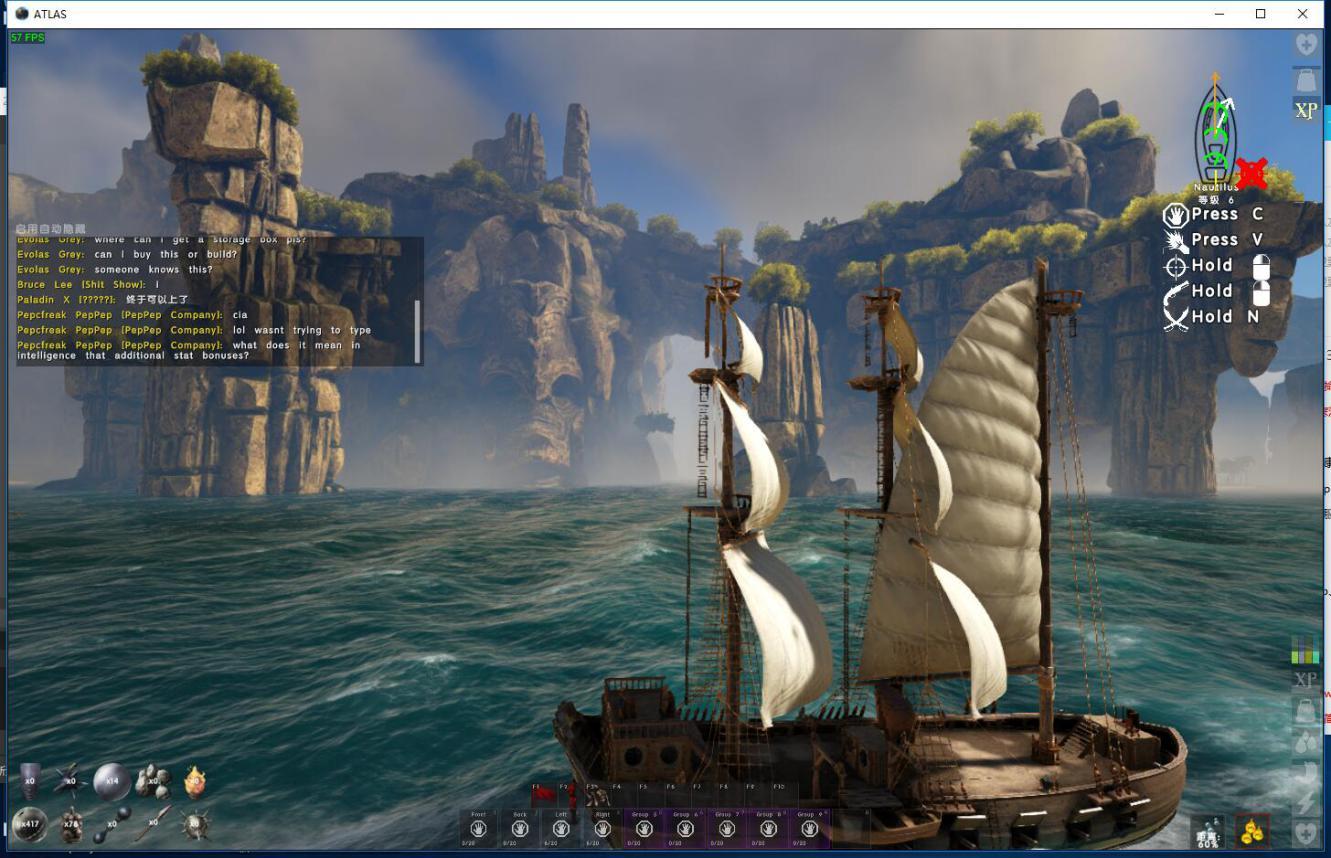Screen dimensions: 1331x858
Task: Select the Left cannon group slot
Action: [x=561, y=828]
